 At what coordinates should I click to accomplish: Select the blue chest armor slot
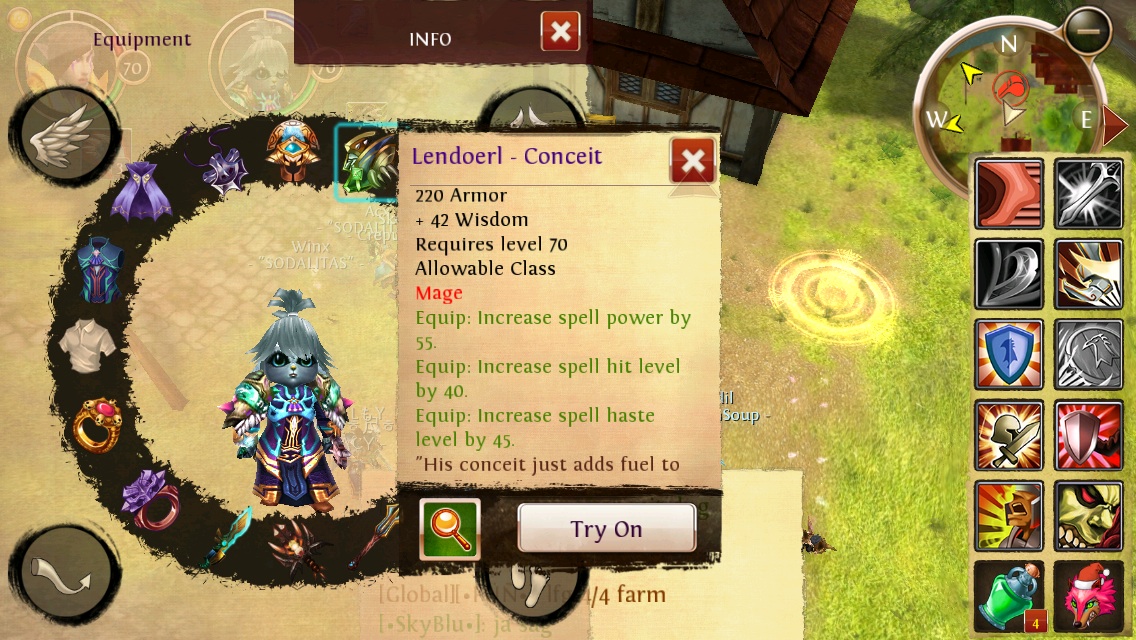click(x=100, y=268)
